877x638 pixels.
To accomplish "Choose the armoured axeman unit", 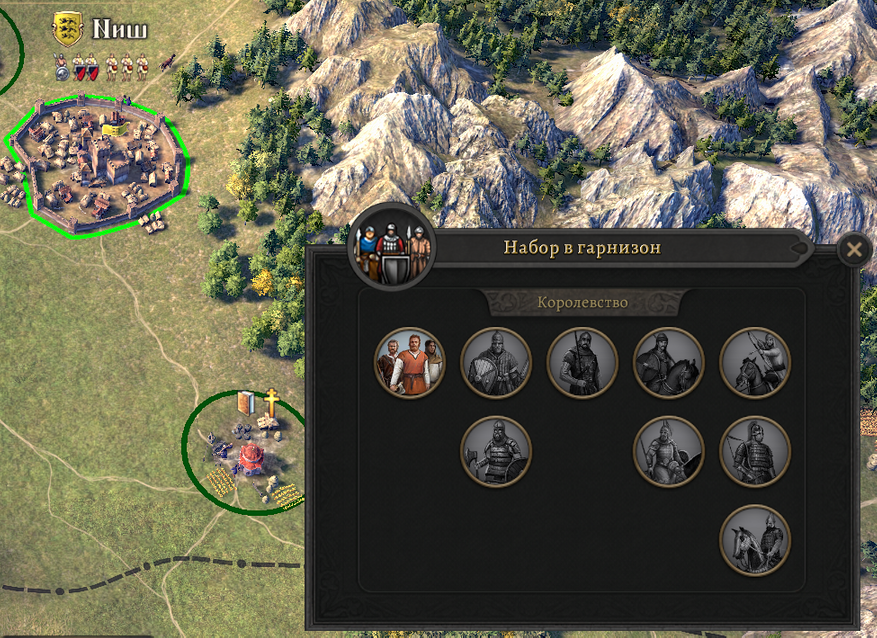I will point(496,451).
